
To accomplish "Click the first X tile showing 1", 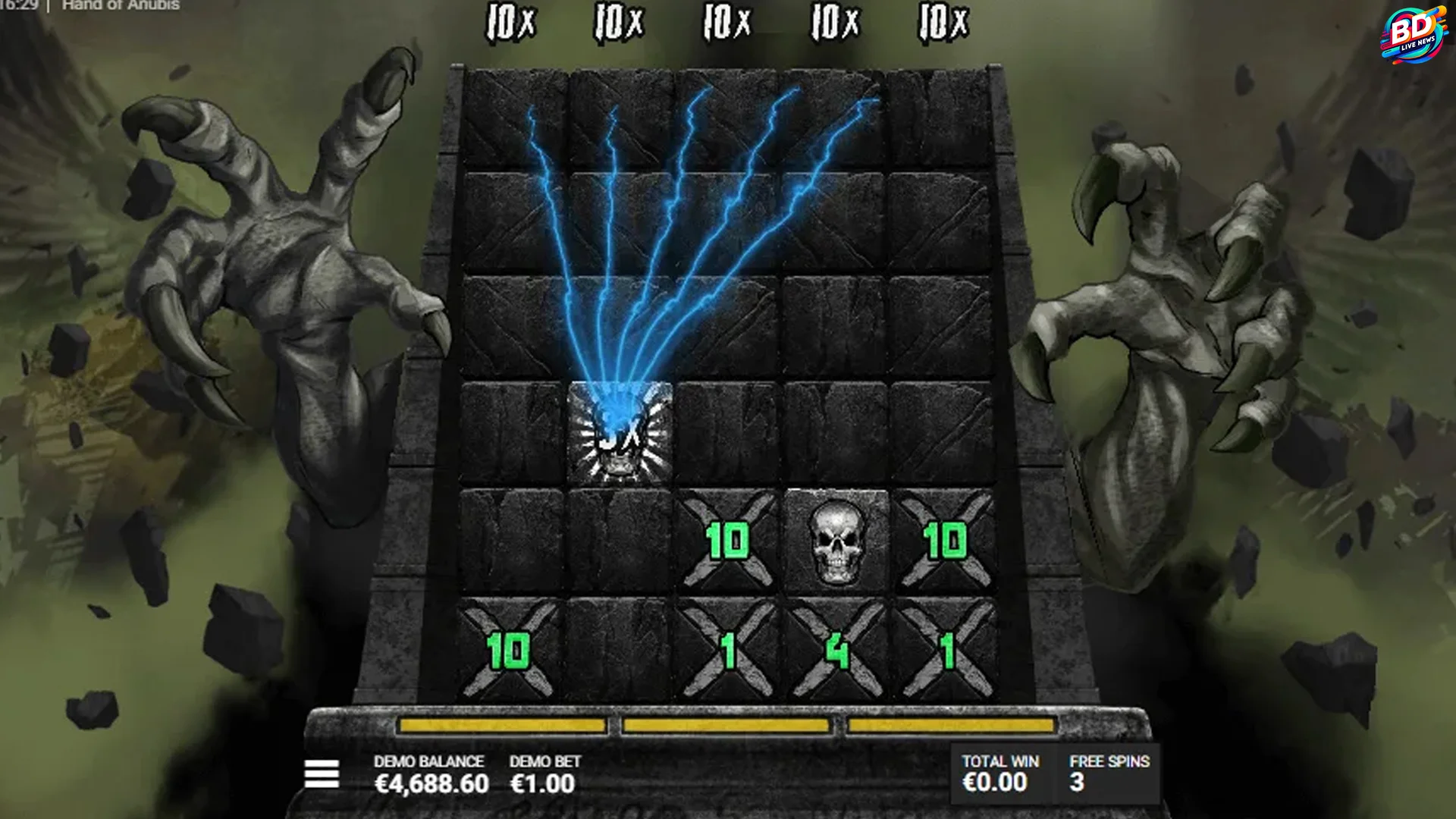I will point(730,650).
